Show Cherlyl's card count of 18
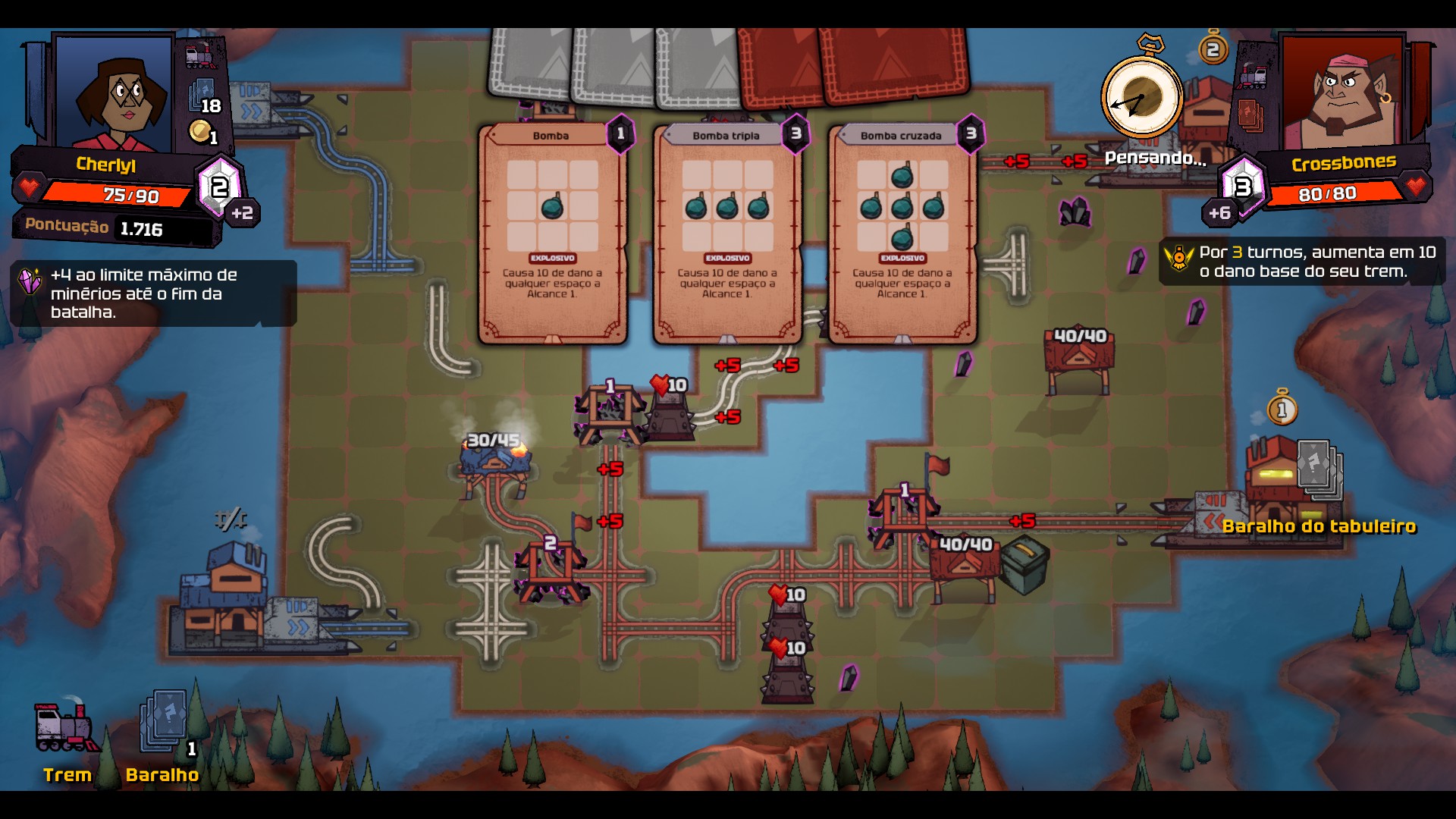The image size is (1456, 819). (205, 99)
